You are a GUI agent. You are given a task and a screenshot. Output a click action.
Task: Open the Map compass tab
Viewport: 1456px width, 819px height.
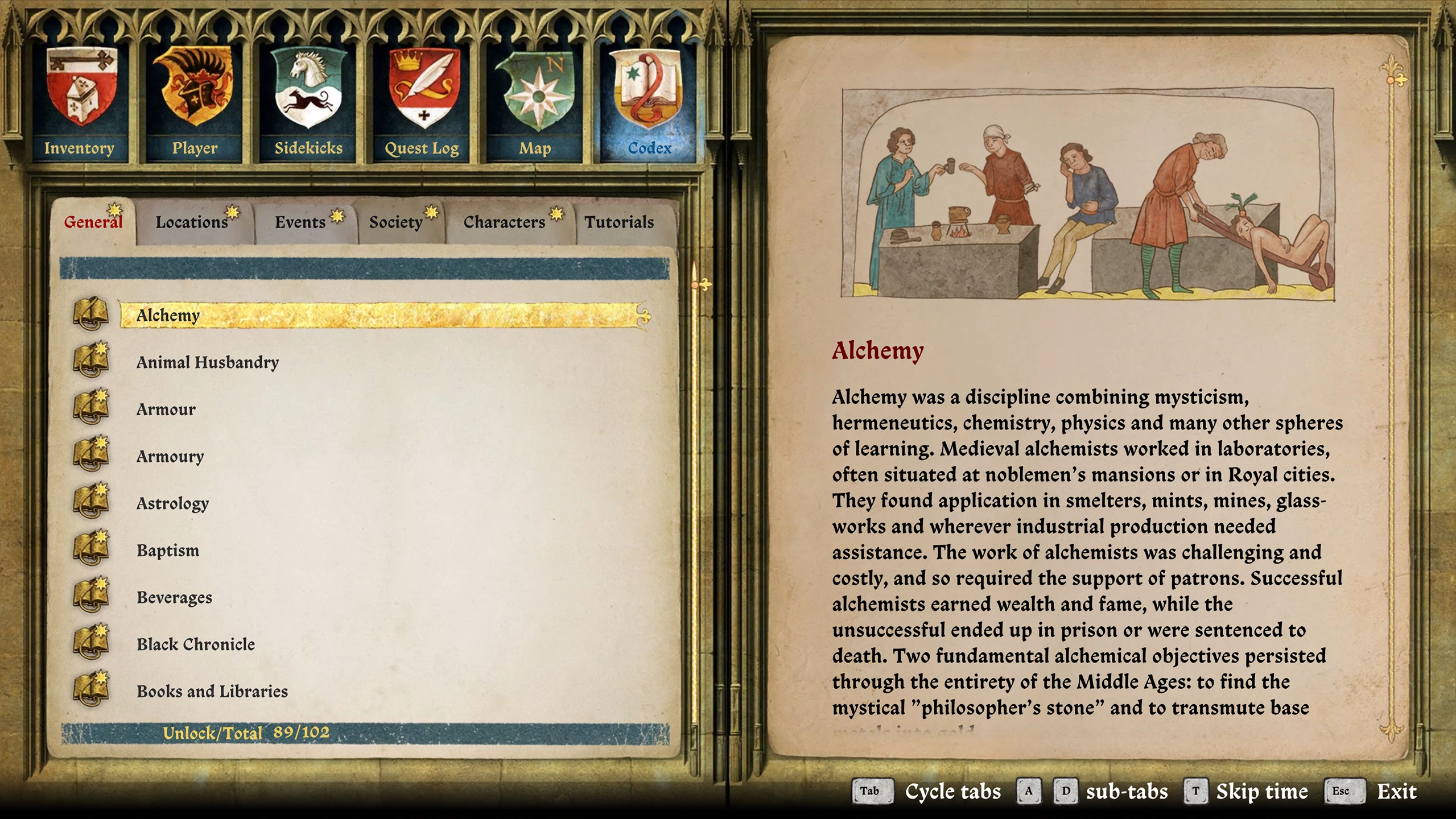[x=535, y=102]
